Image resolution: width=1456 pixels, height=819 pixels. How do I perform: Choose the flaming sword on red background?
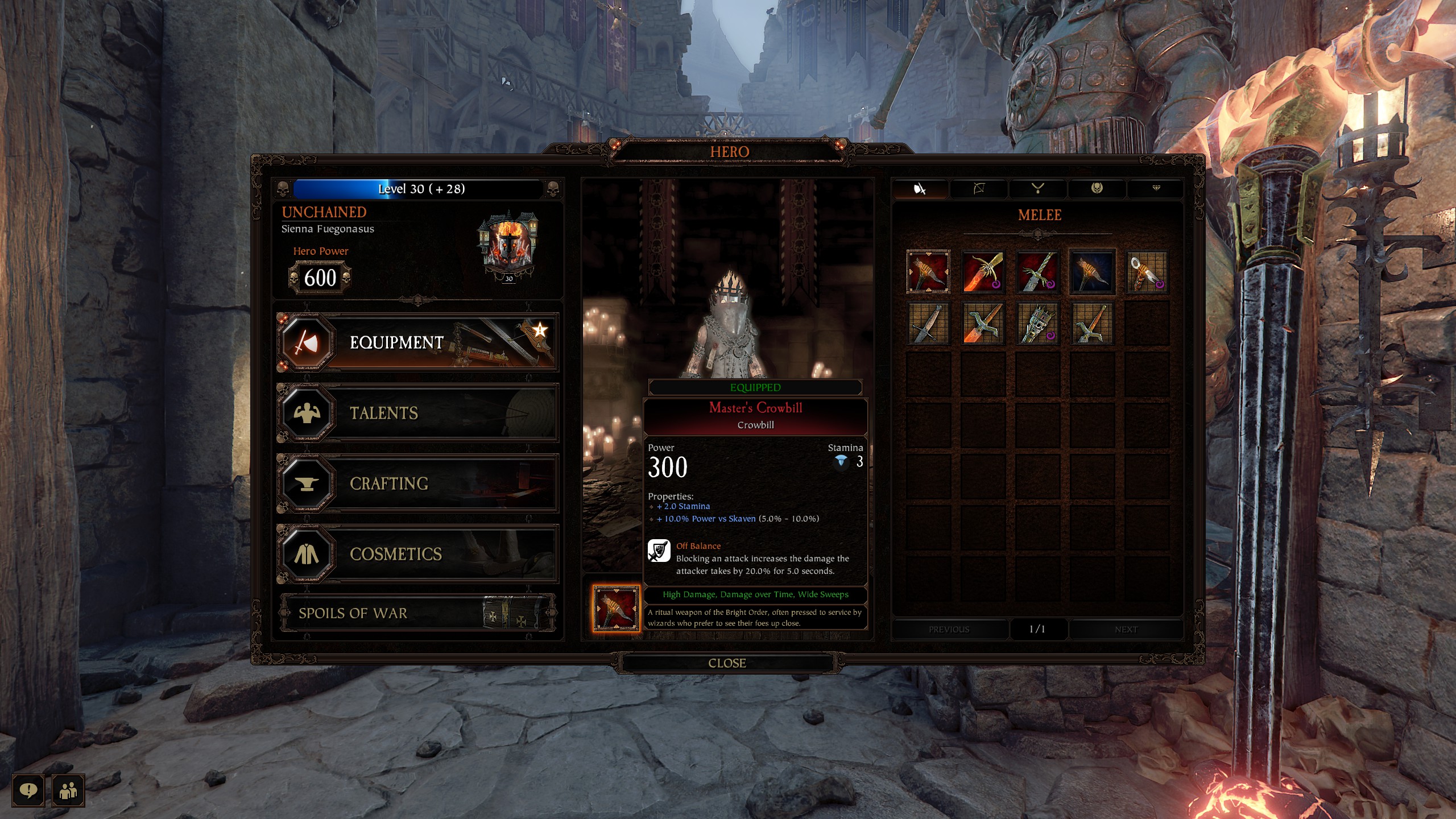983,272
